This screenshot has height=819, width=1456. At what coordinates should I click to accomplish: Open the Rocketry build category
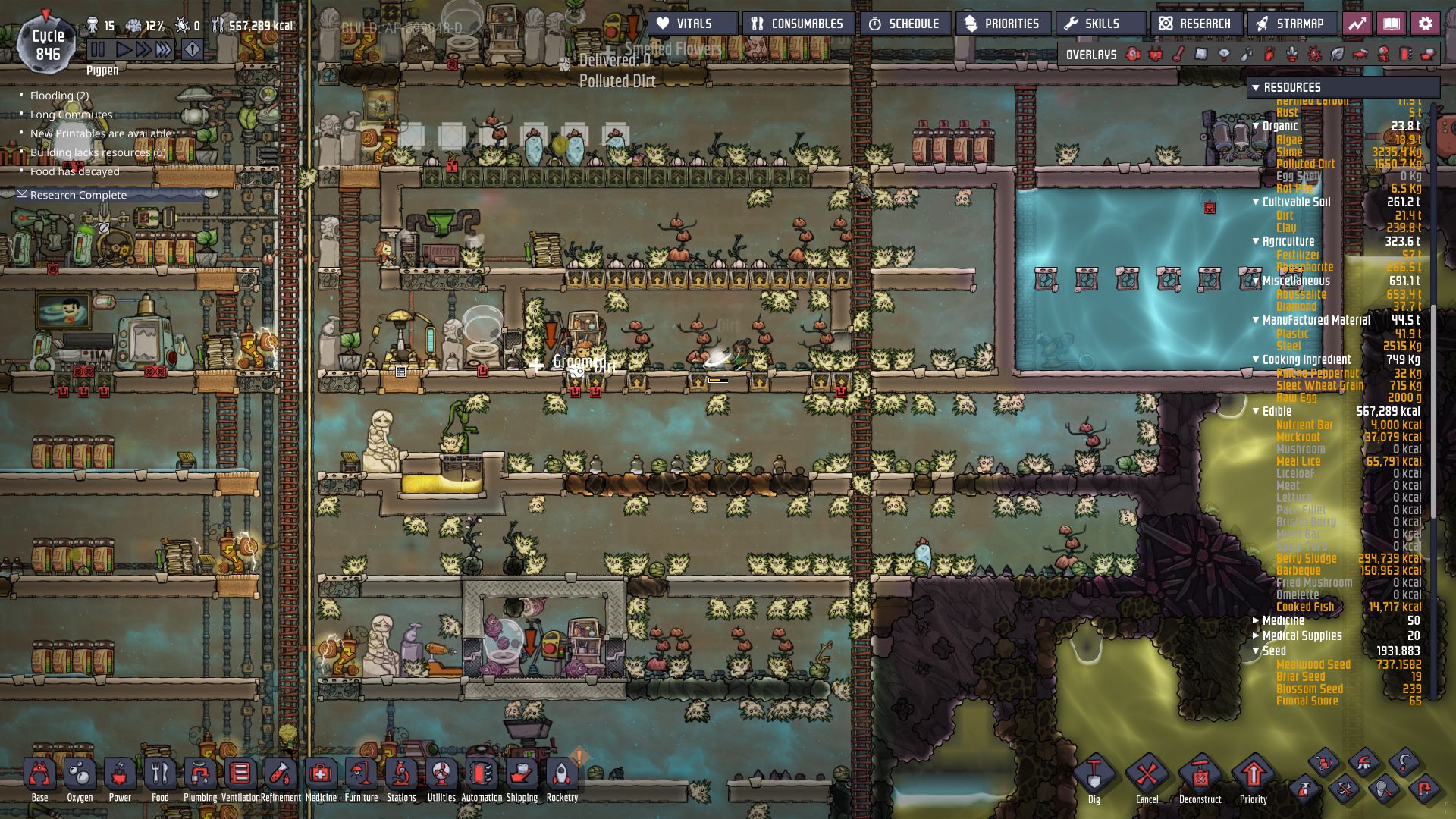click(x=561, y=775)
